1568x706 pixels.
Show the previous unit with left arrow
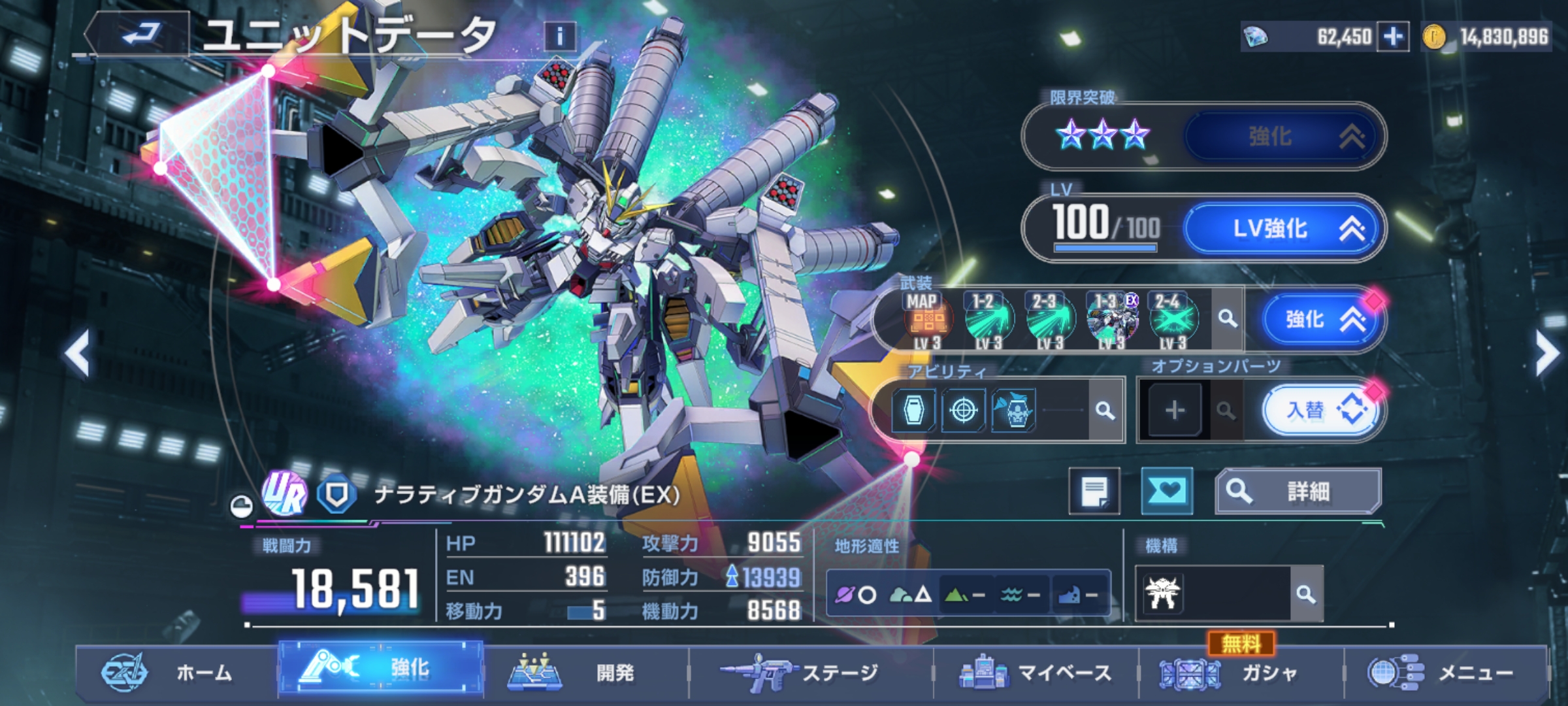click(77, 353)
